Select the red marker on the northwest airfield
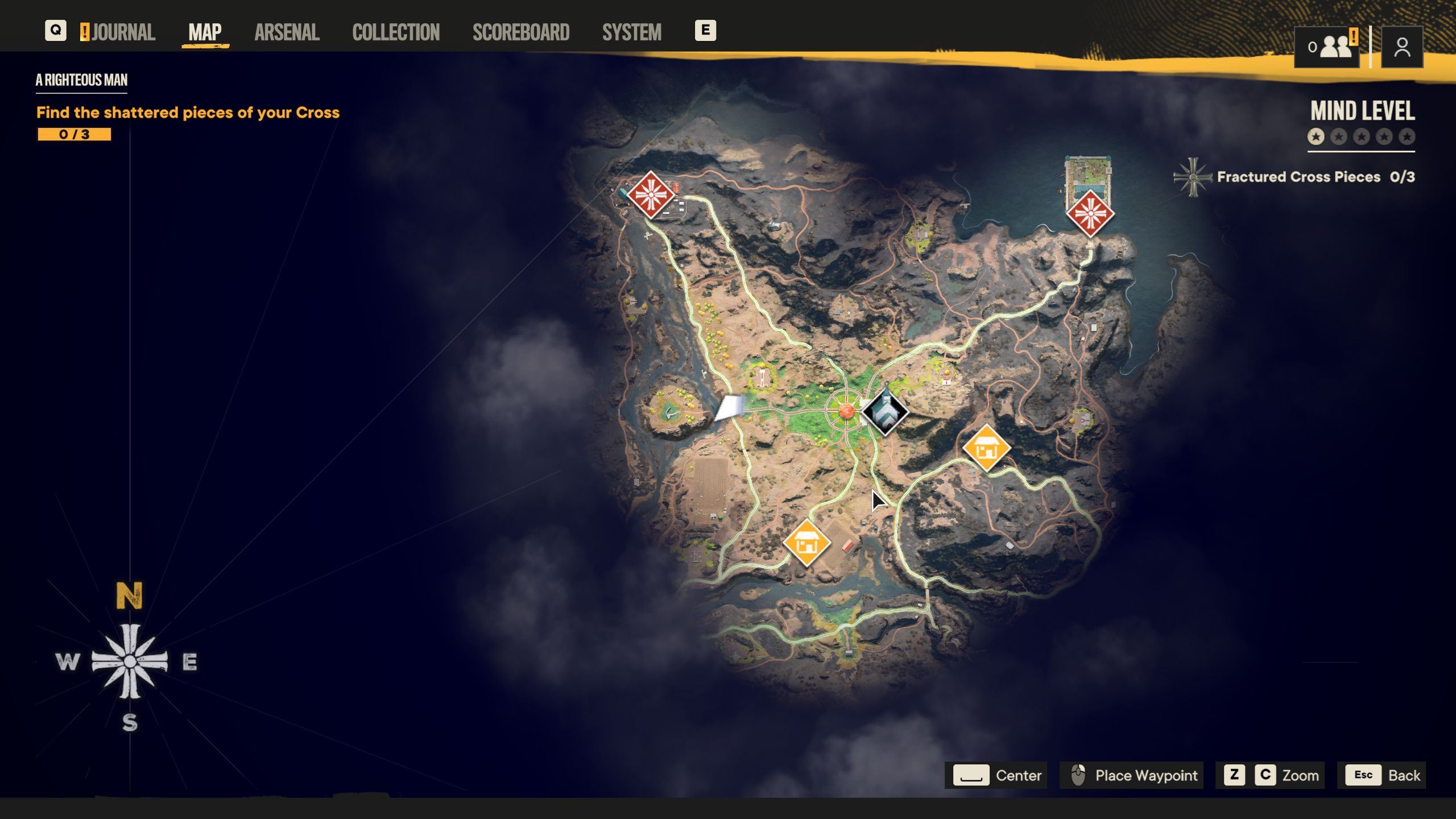The image size is (1456, 819). click(651, 195)
